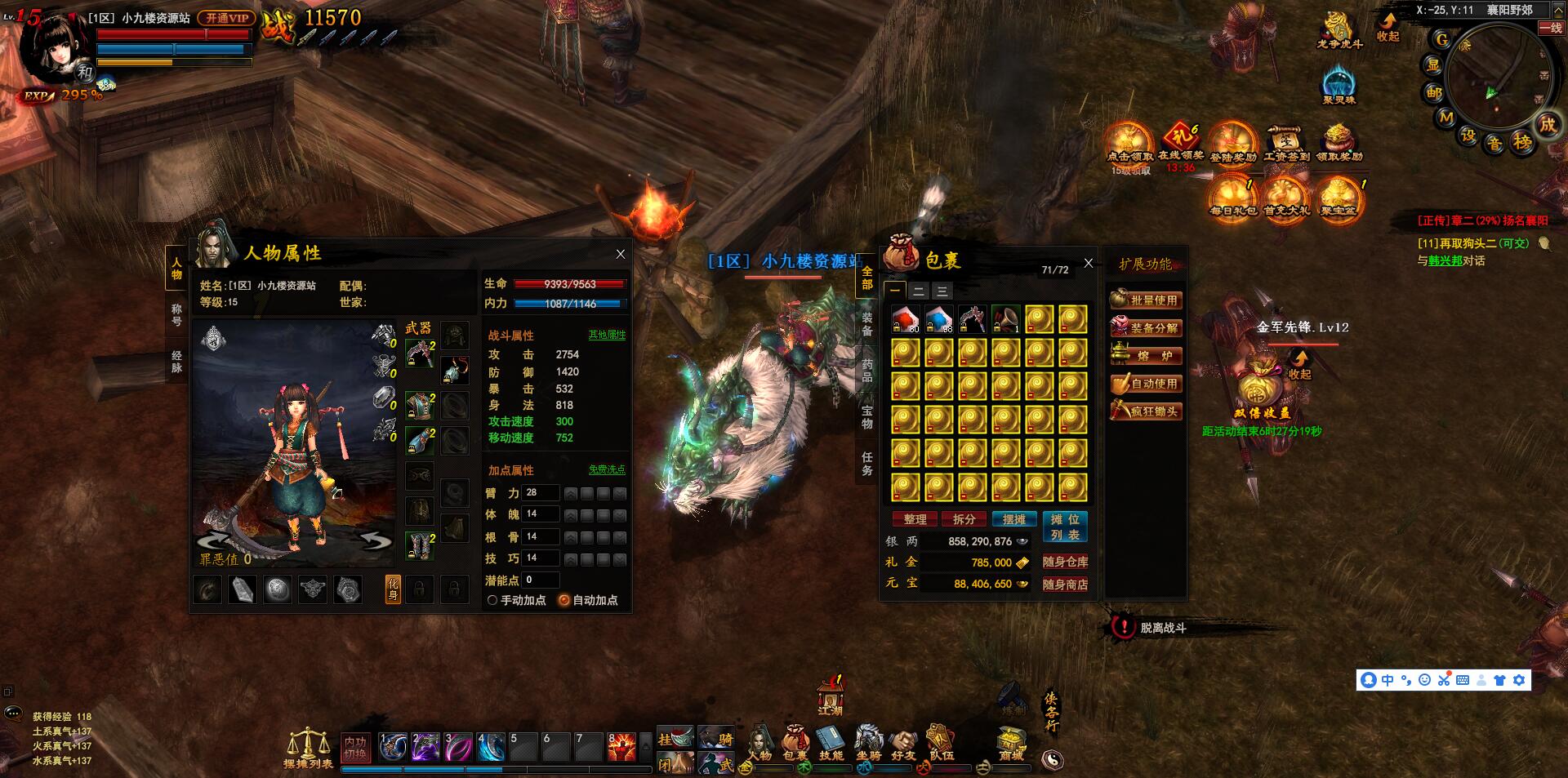Open the 摆摊 stall button in bag
1568x778 pixels.
pyautogui.click(x=1013, y=519)
